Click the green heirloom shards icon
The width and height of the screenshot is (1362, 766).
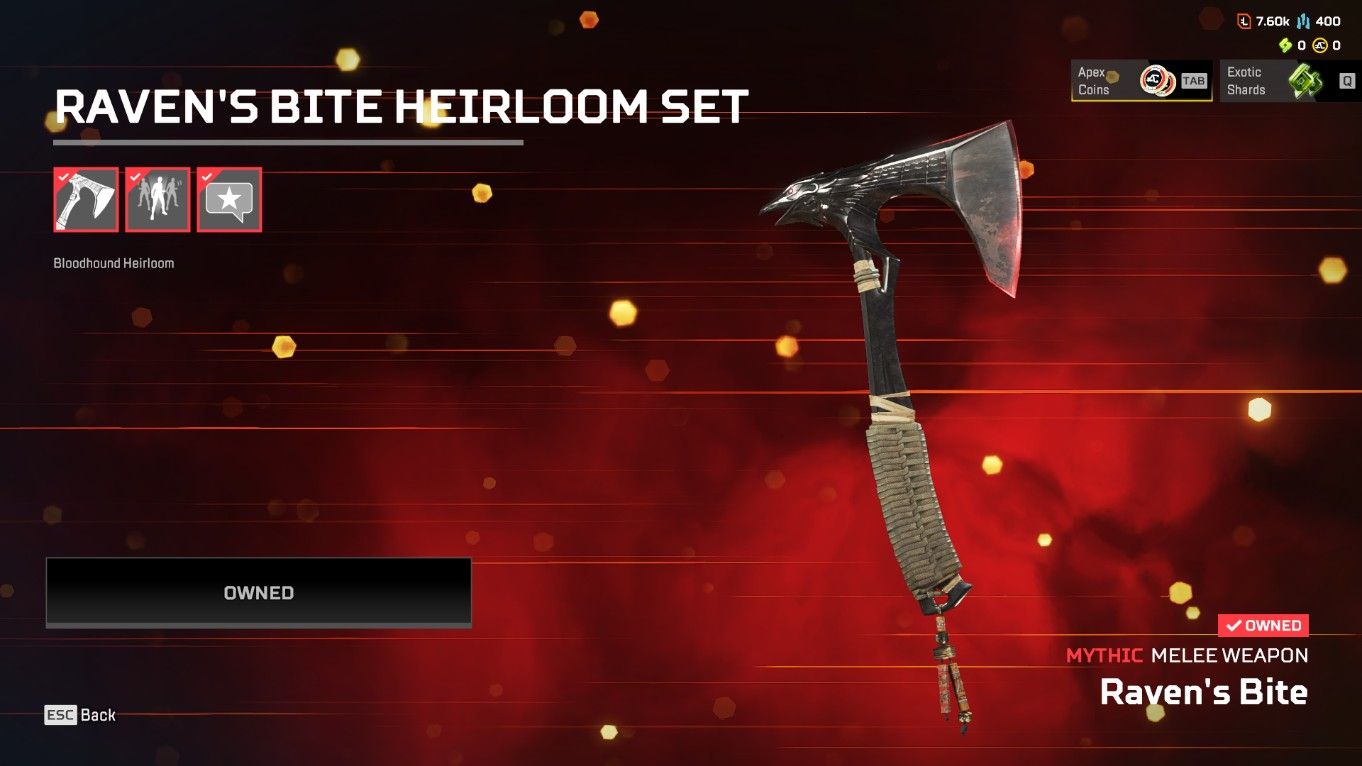point(1285,45)
